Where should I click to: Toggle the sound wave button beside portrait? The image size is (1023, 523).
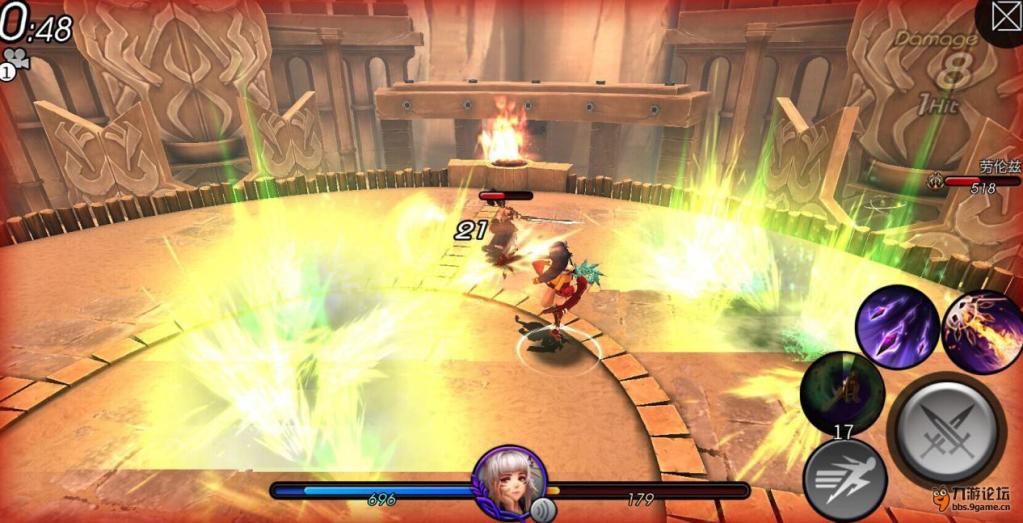(x=545, y=508)
